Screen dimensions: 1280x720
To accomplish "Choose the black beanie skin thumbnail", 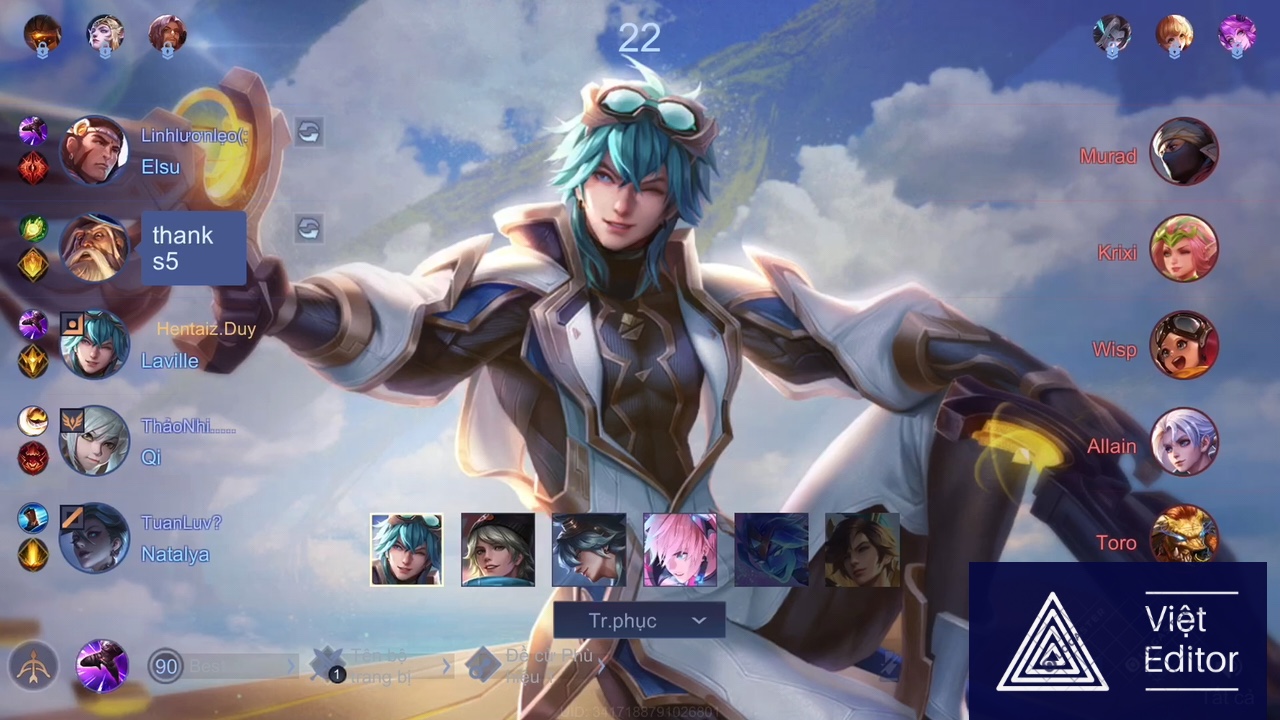I will point(498,549).
